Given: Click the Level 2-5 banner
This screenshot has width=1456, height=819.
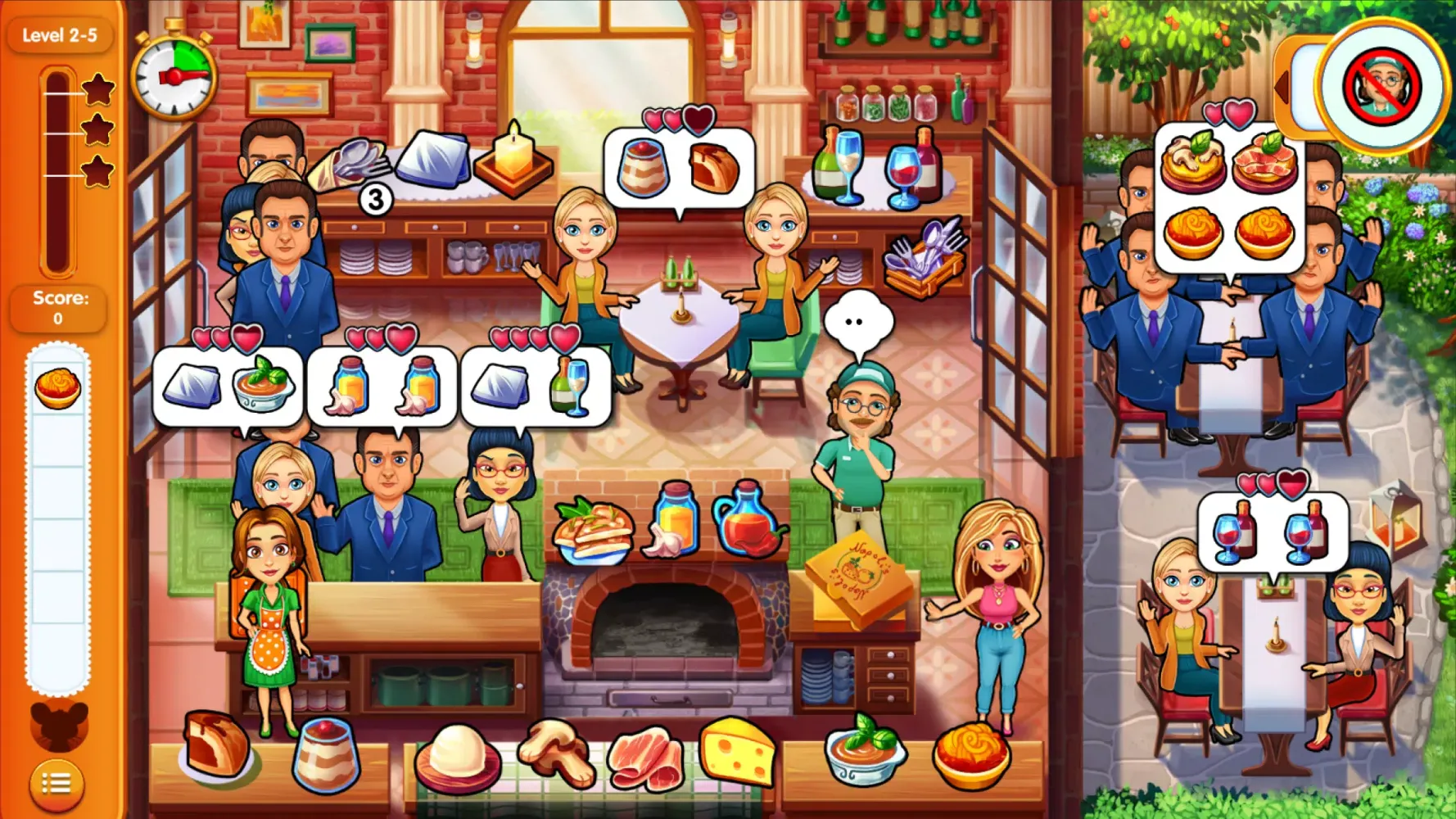Looking at the screenshot, I should point(61,34).
